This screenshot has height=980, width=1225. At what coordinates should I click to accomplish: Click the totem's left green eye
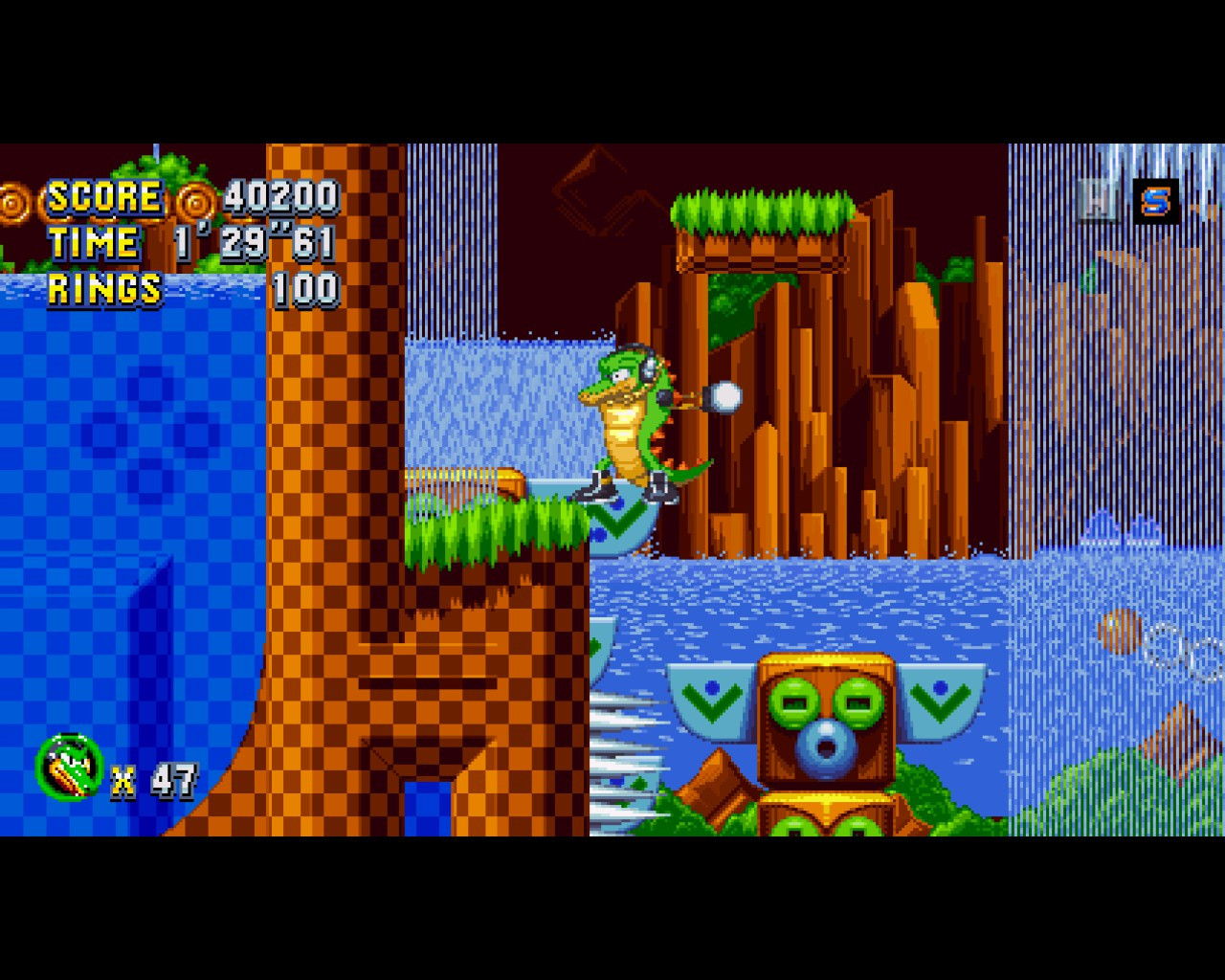pyautogui.click(x=792, y=702)
